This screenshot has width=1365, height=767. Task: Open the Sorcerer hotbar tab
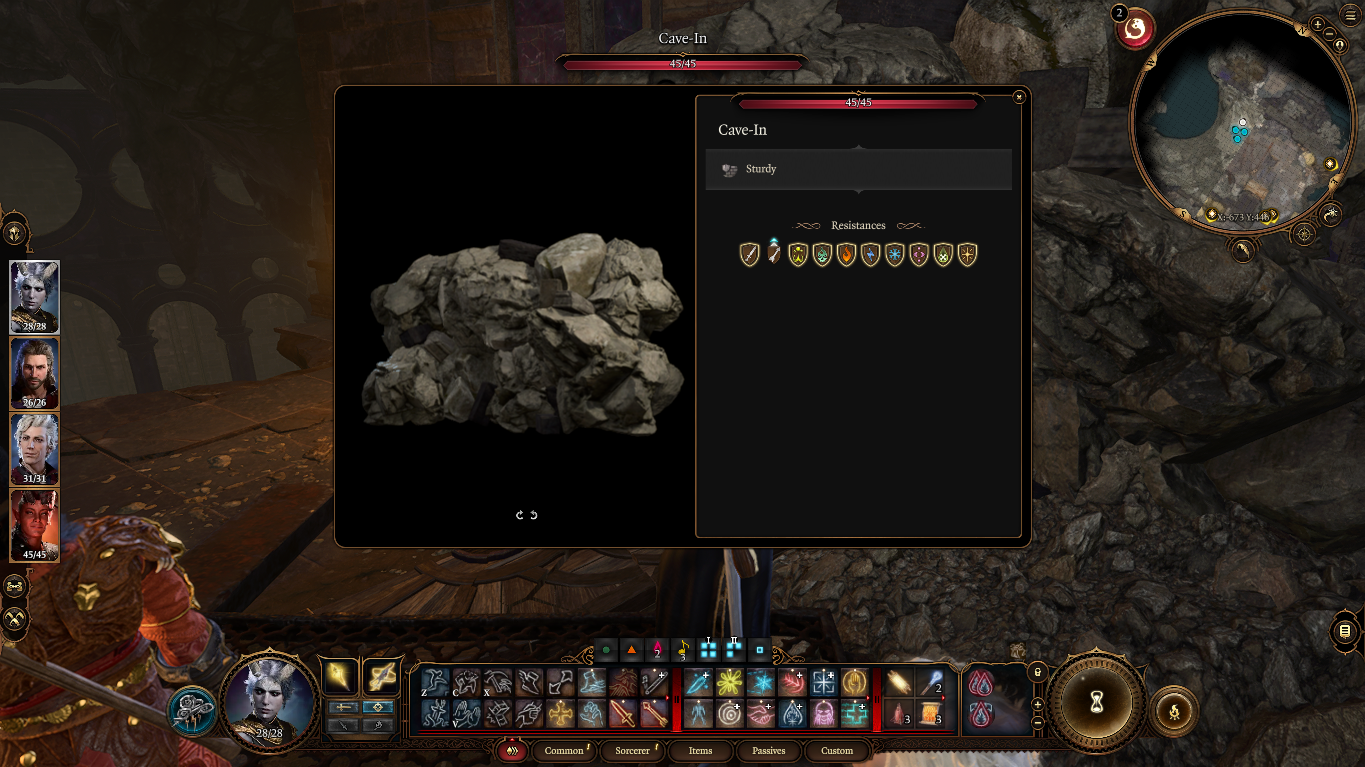(632, 751)
